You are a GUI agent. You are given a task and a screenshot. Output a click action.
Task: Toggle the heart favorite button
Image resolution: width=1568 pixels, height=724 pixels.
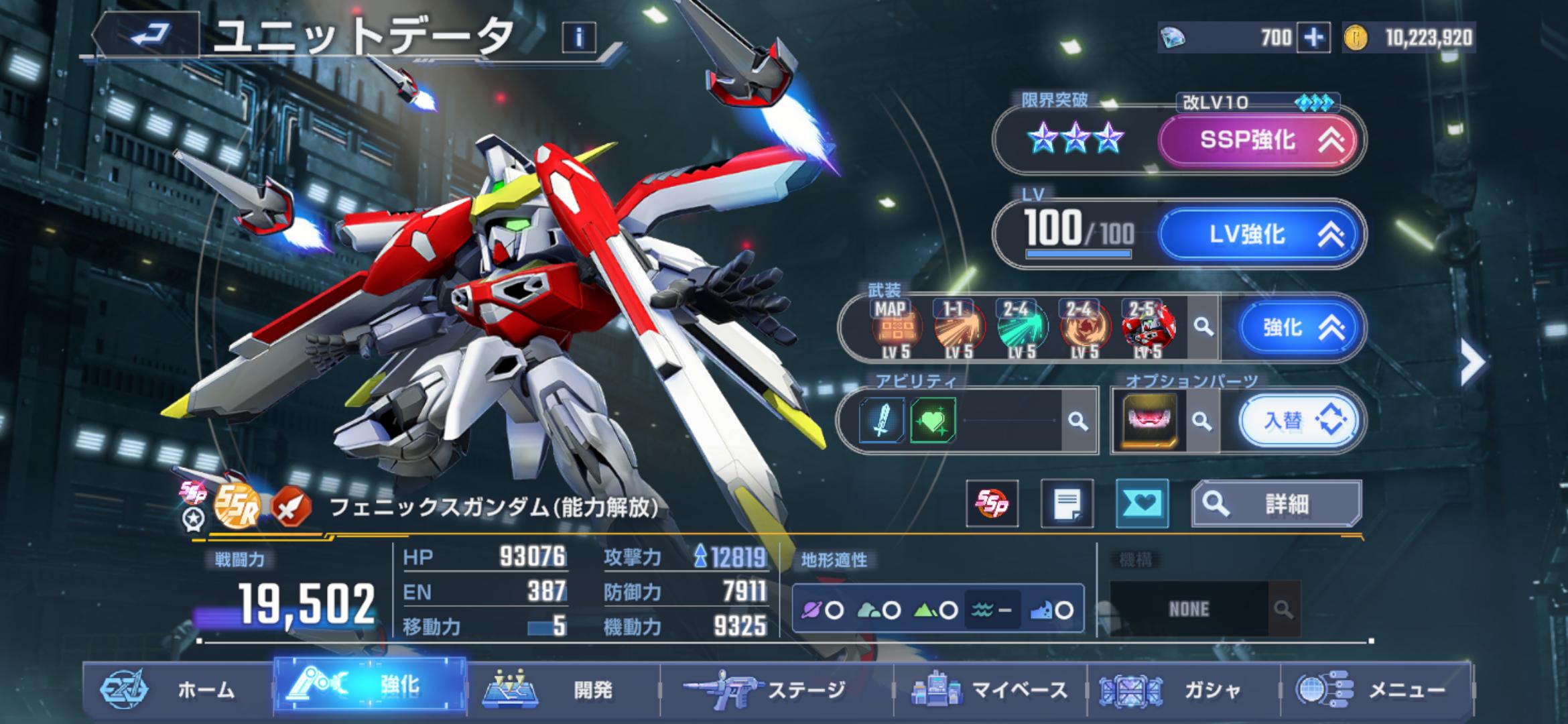(x=1142, y=503)
